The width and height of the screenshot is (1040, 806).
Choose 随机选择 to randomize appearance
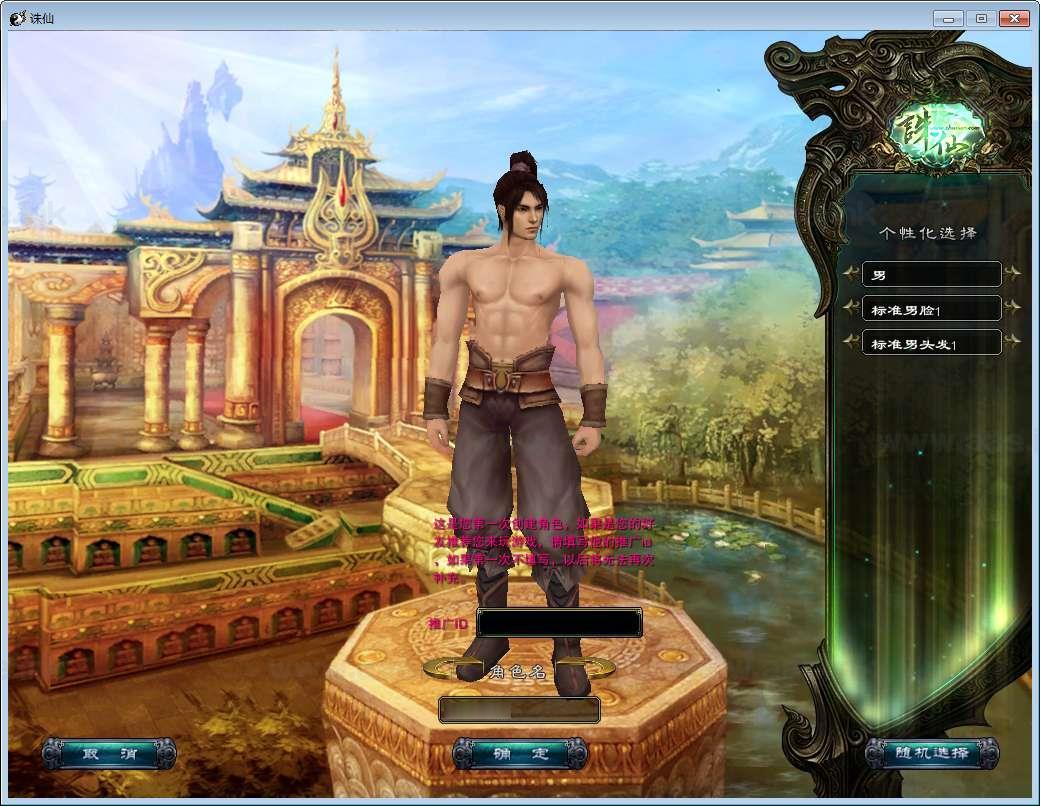tap(932, 754)
